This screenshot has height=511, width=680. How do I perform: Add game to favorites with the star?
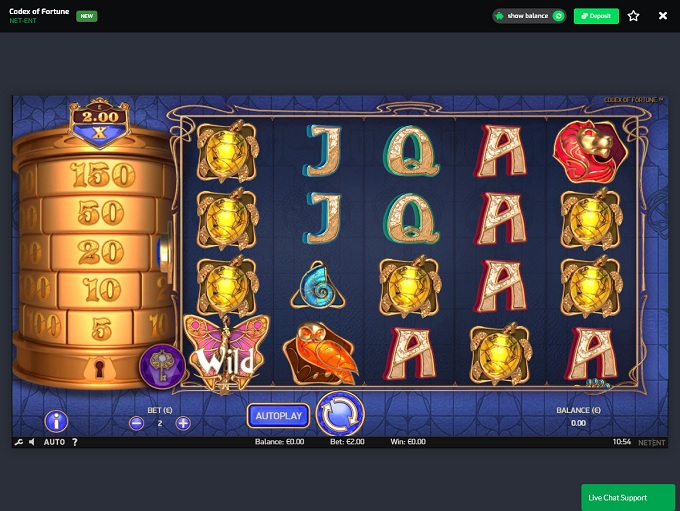click(633, 16)
